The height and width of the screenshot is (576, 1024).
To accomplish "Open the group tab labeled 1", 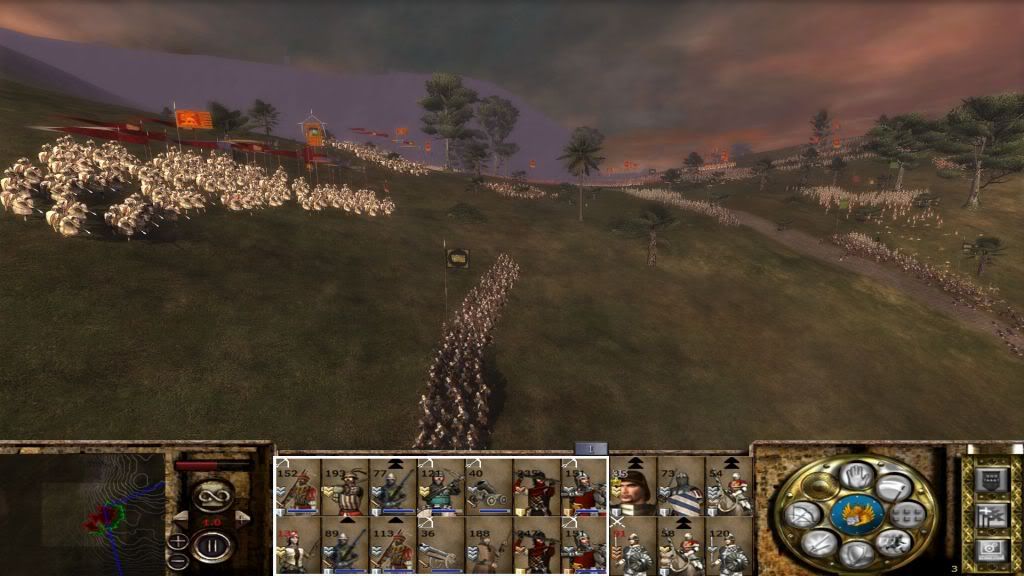I will [590, 449].
